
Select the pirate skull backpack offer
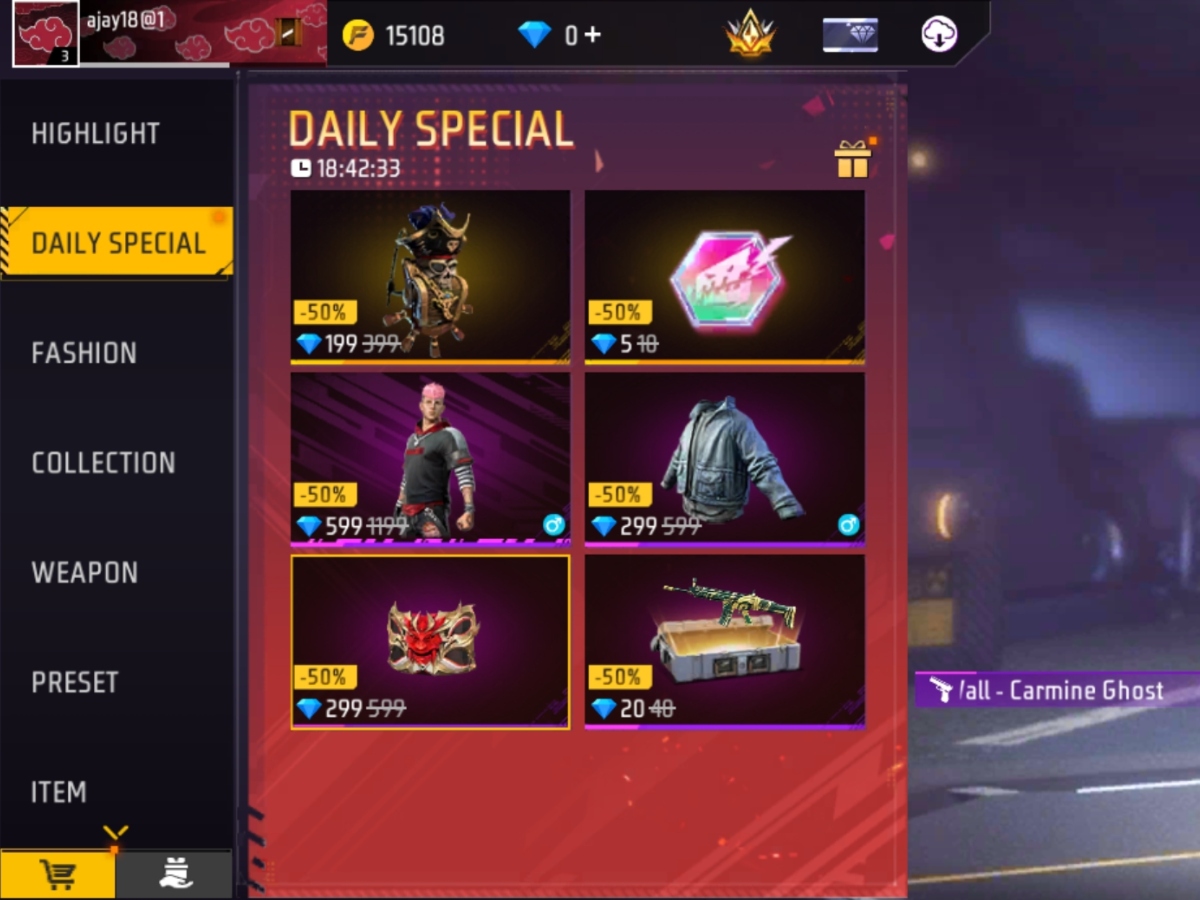430,275
